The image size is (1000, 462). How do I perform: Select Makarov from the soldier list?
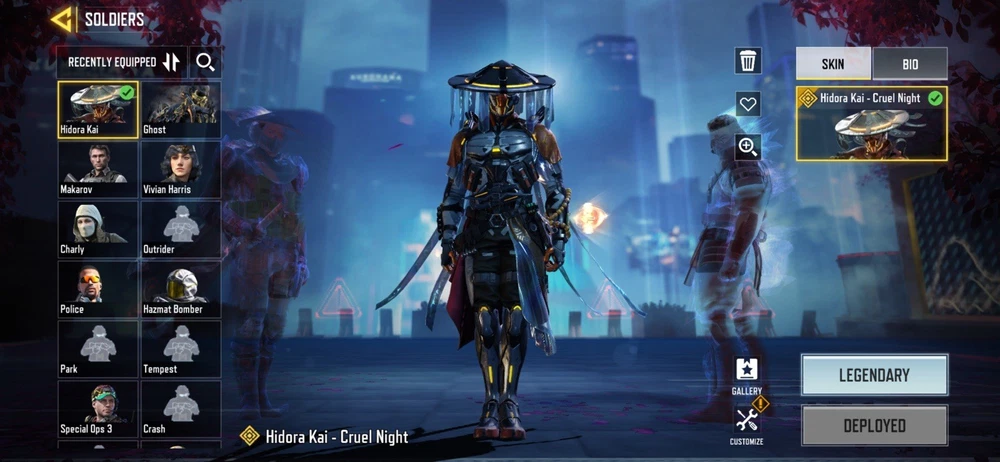[98, 169]
